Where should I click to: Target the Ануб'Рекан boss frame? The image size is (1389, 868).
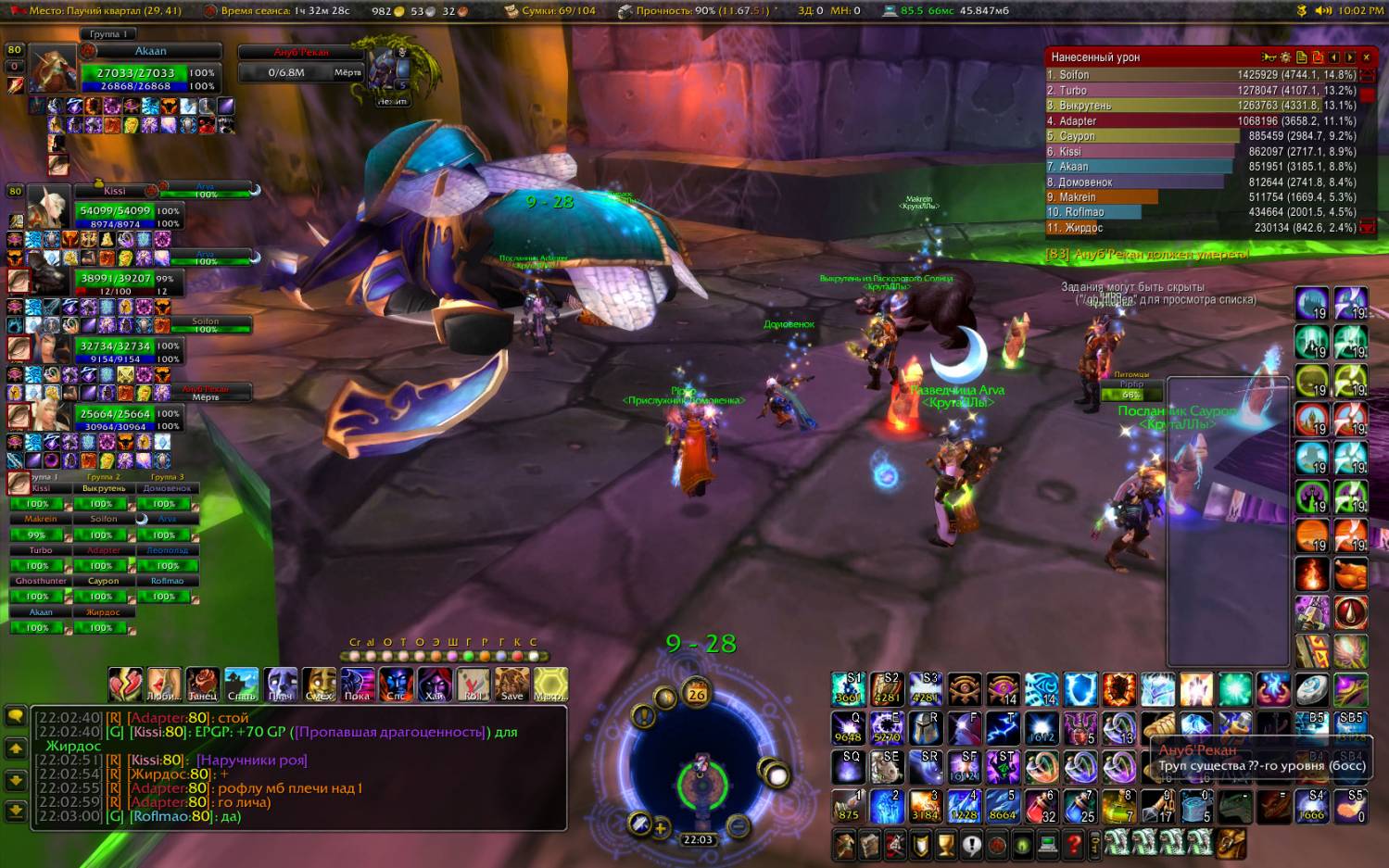click(301, 63)
